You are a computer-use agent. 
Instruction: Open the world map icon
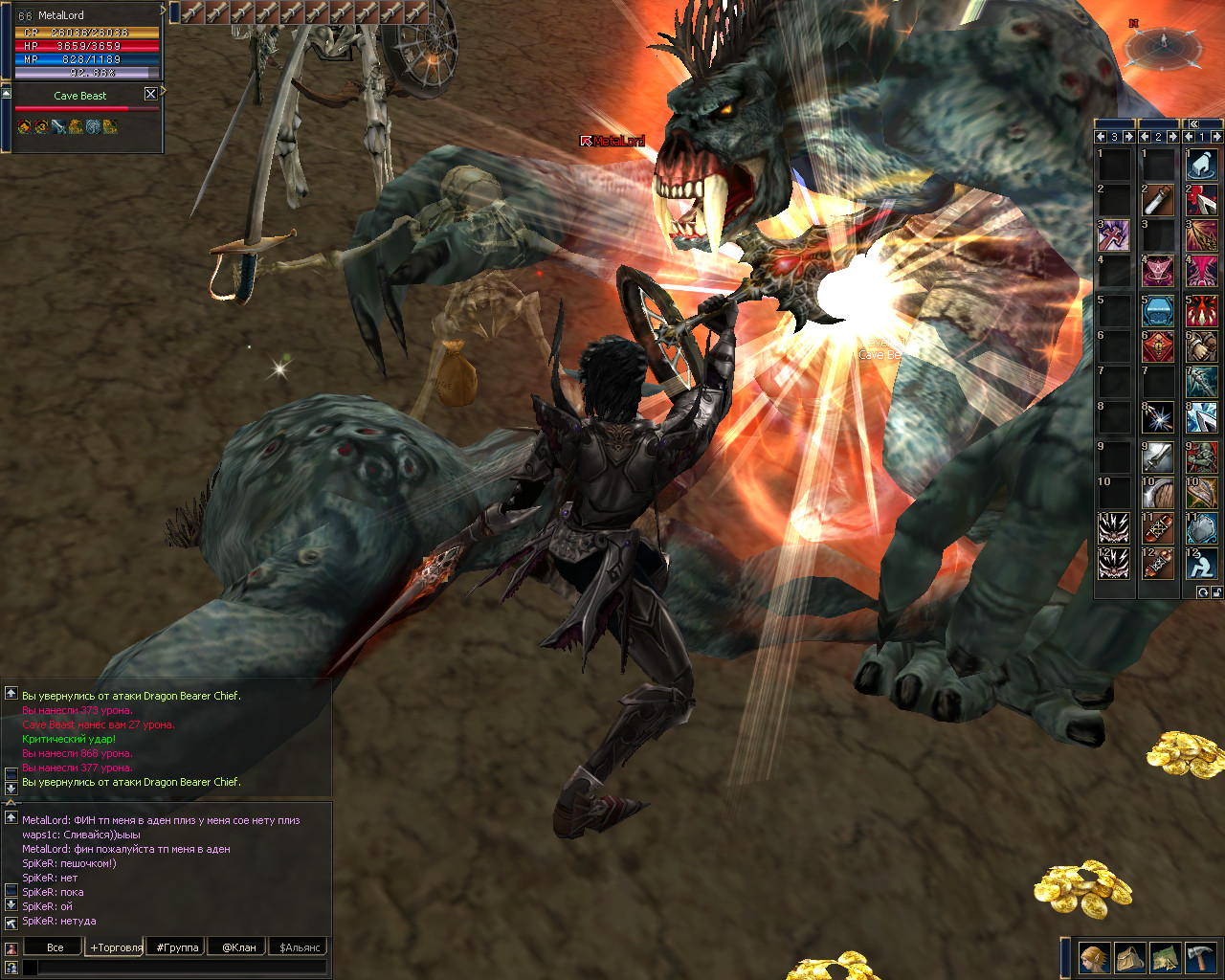coord(1164,957)
